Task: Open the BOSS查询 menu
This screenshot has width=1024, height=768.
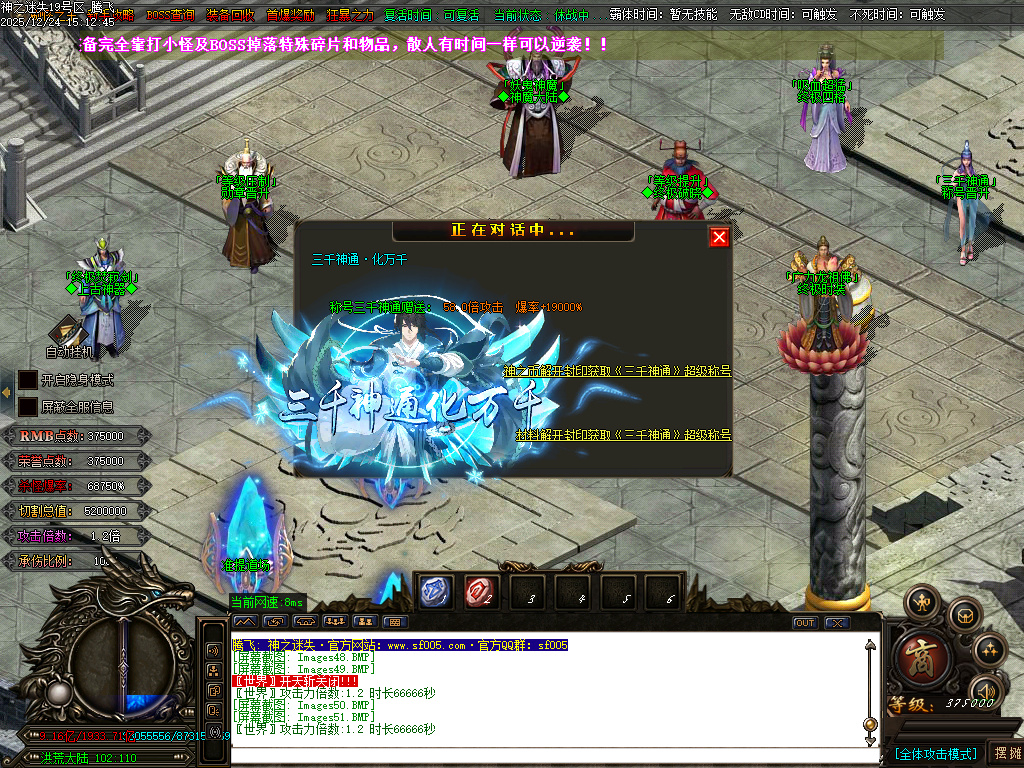Action: (170, 16)
